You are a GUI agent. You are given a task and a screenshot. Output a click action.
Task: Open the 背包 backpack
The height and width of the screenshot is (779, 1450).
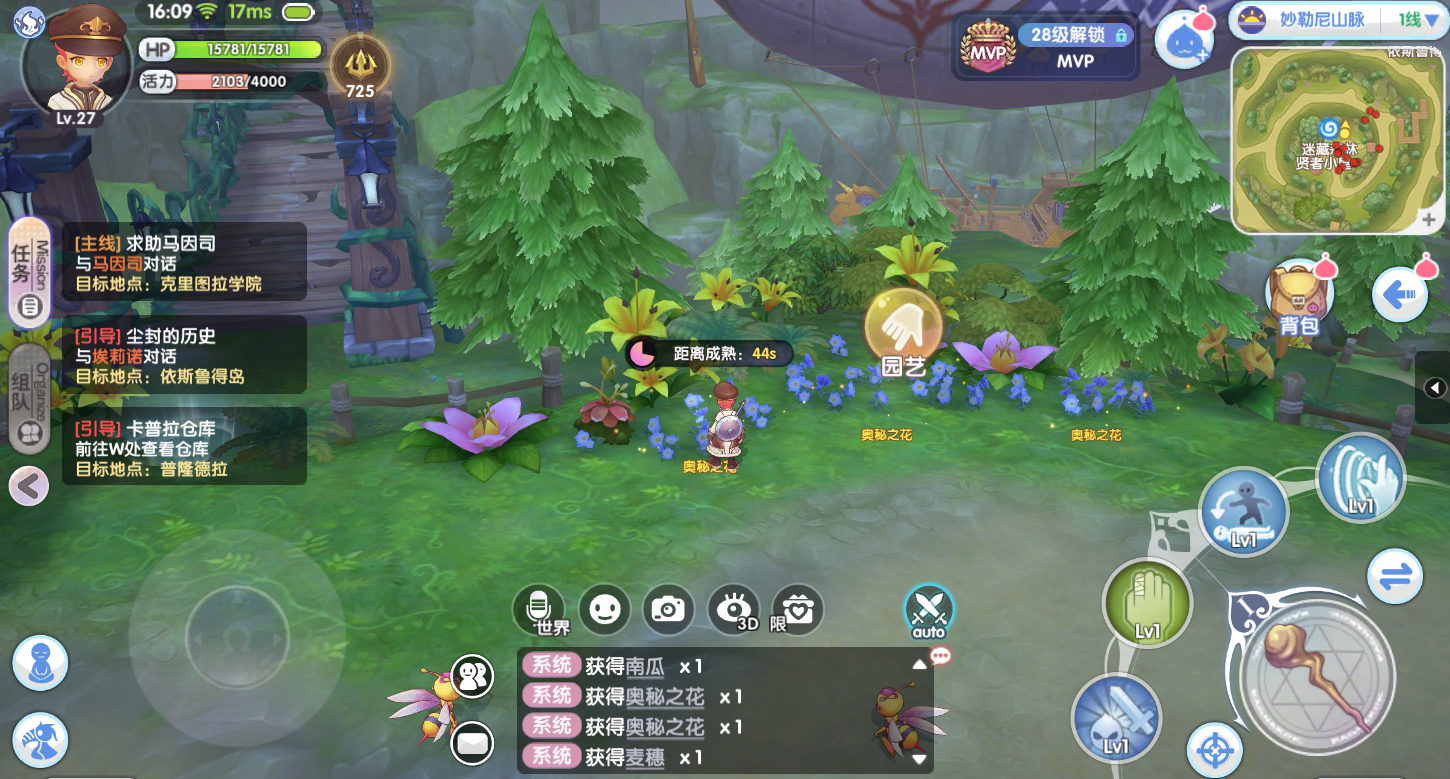click(1299, 297)
